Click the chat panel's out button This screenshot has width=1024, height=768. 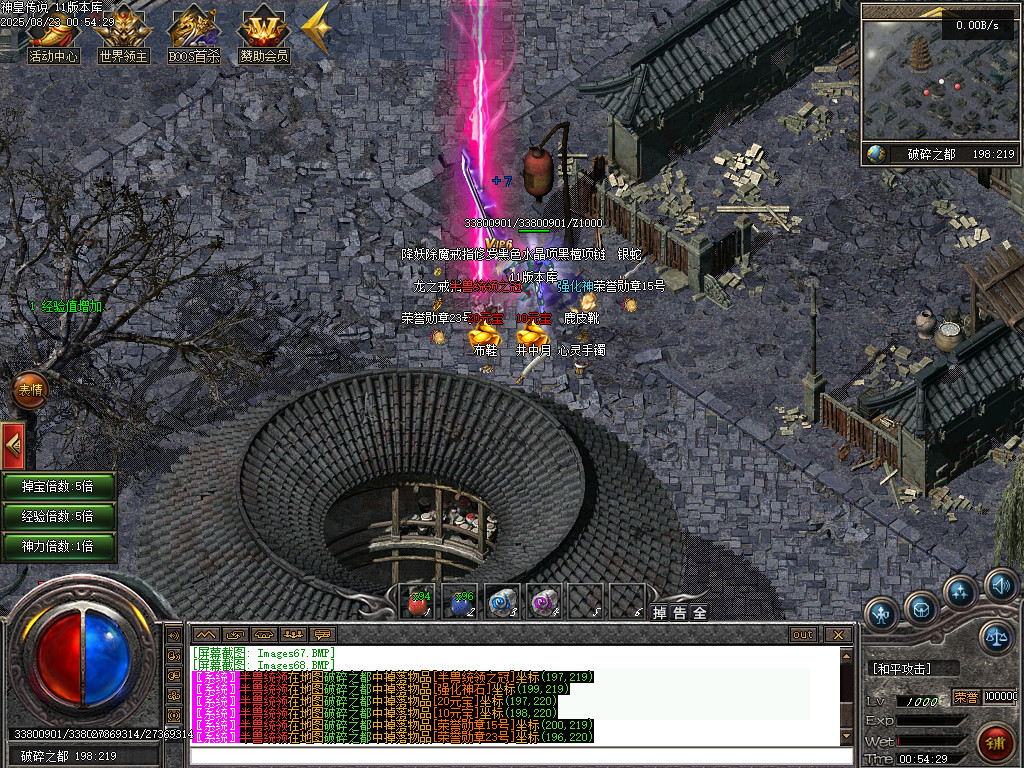tap(803, 634)
